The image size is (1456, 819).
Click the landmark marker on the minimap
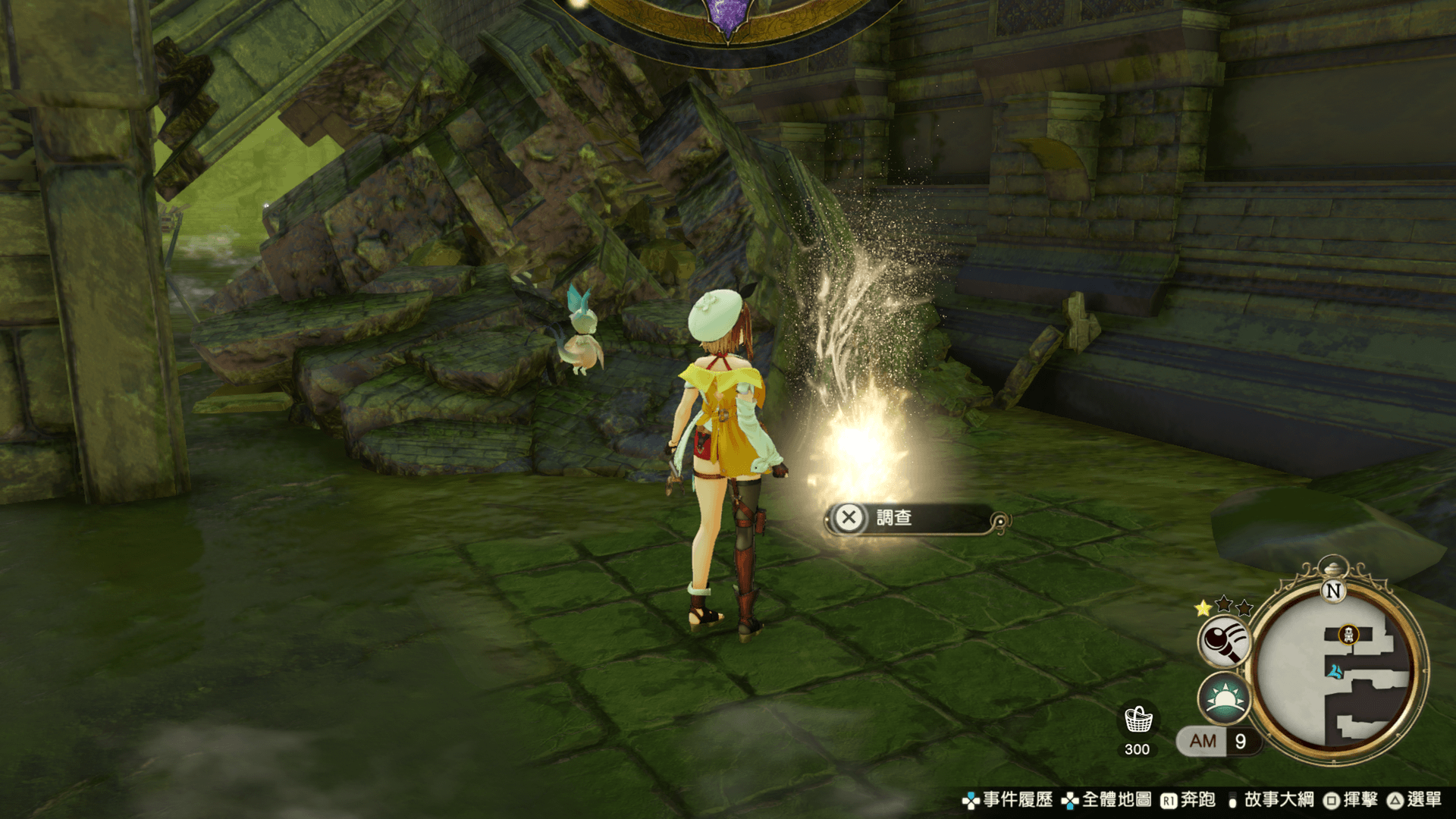click(x=1348, y=634)
